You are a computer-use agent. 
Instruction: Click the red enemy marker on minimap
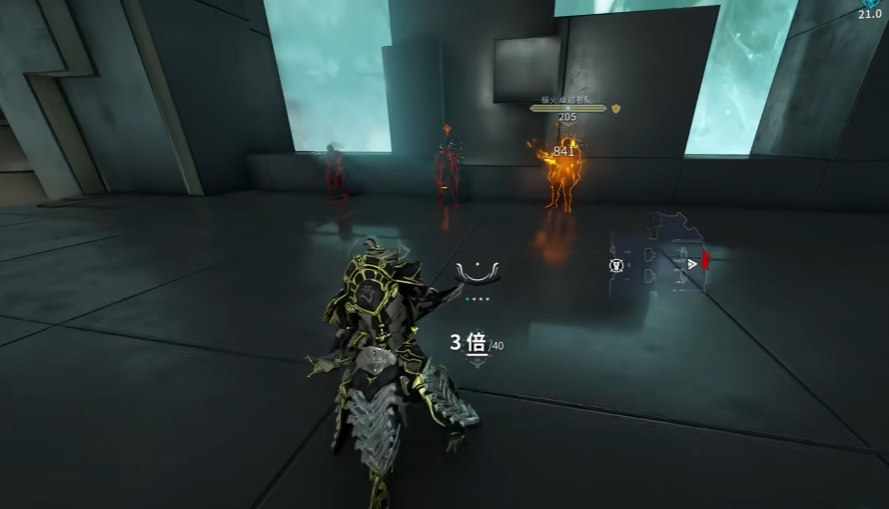[x=705, y=261]
